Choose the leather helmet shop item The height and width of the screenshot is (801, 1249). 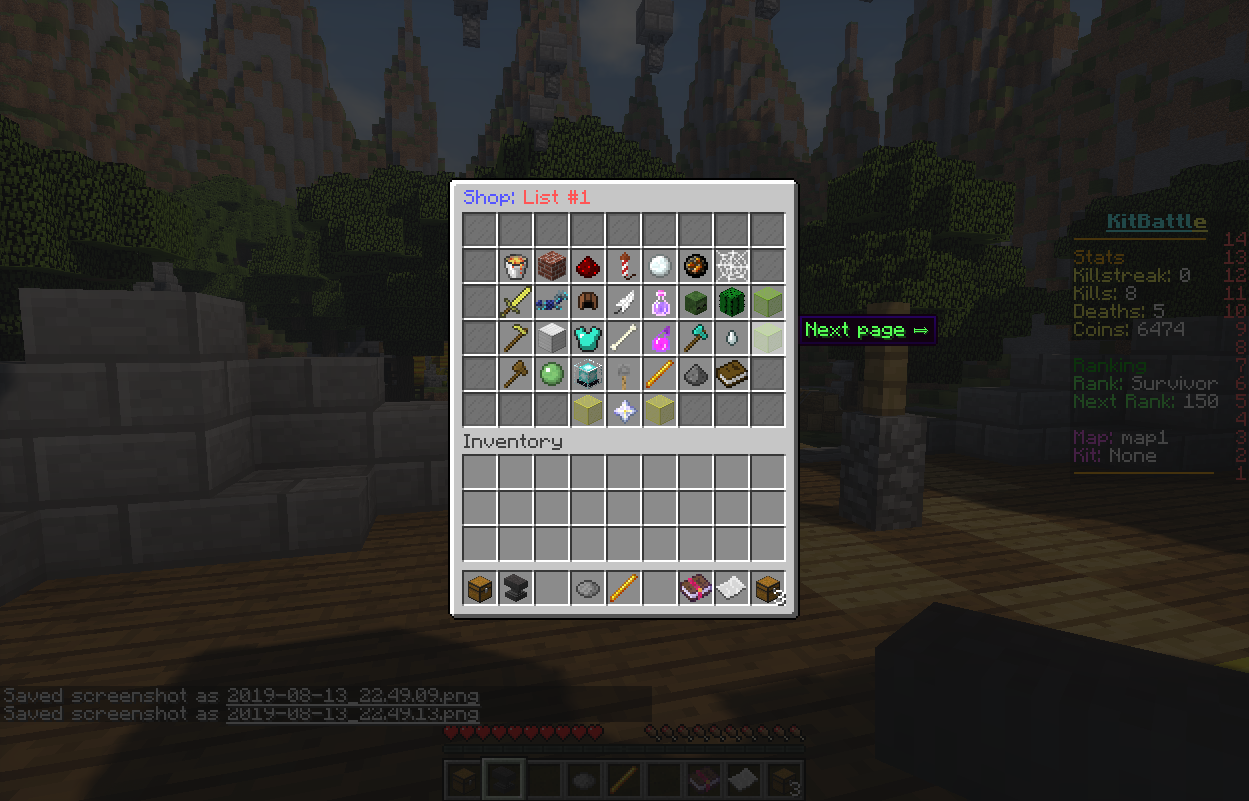pyautogui.click(x=588, y=302)
